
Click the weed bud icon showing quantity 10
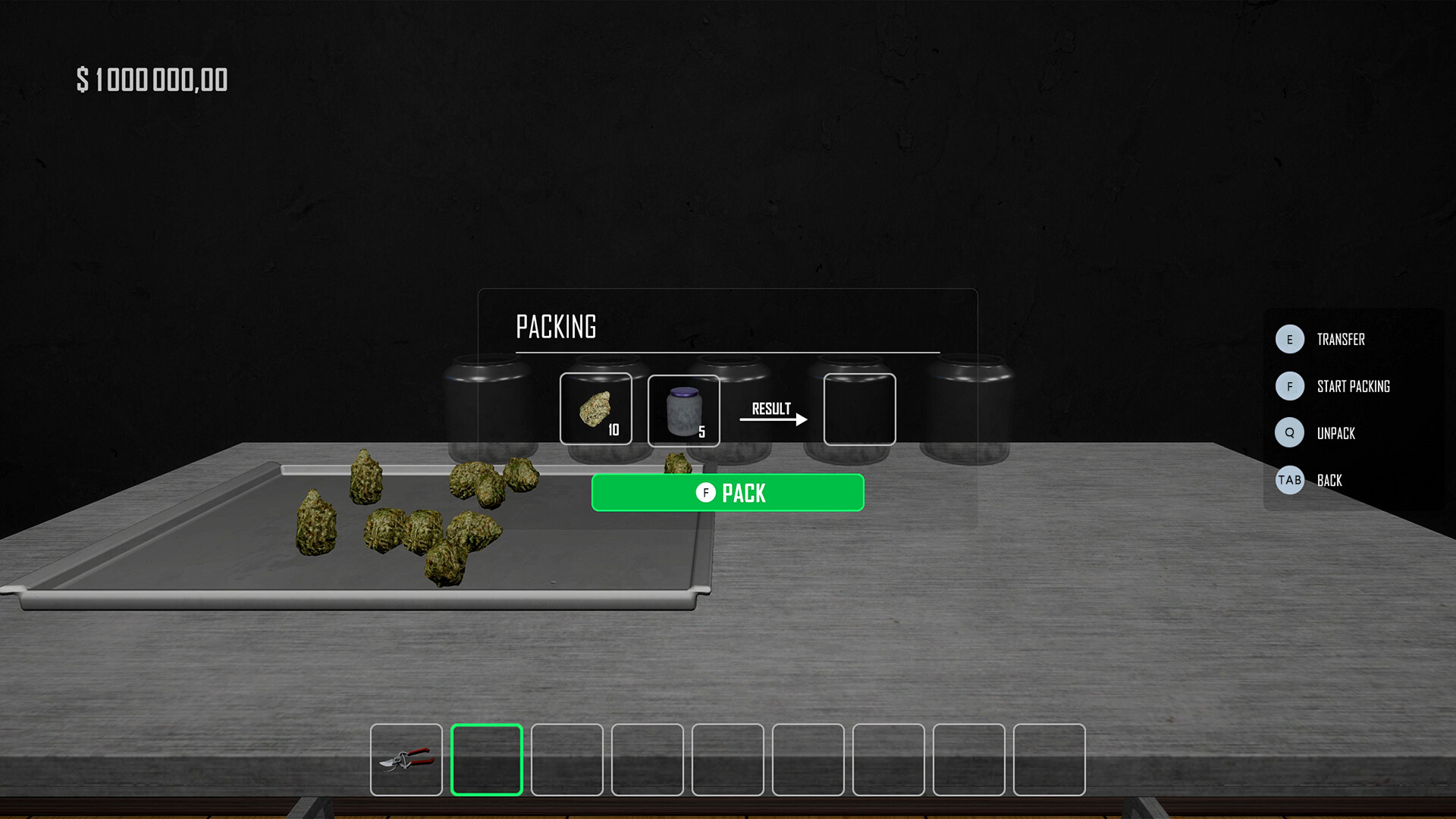pyautogui.click(x=596, y=409)
